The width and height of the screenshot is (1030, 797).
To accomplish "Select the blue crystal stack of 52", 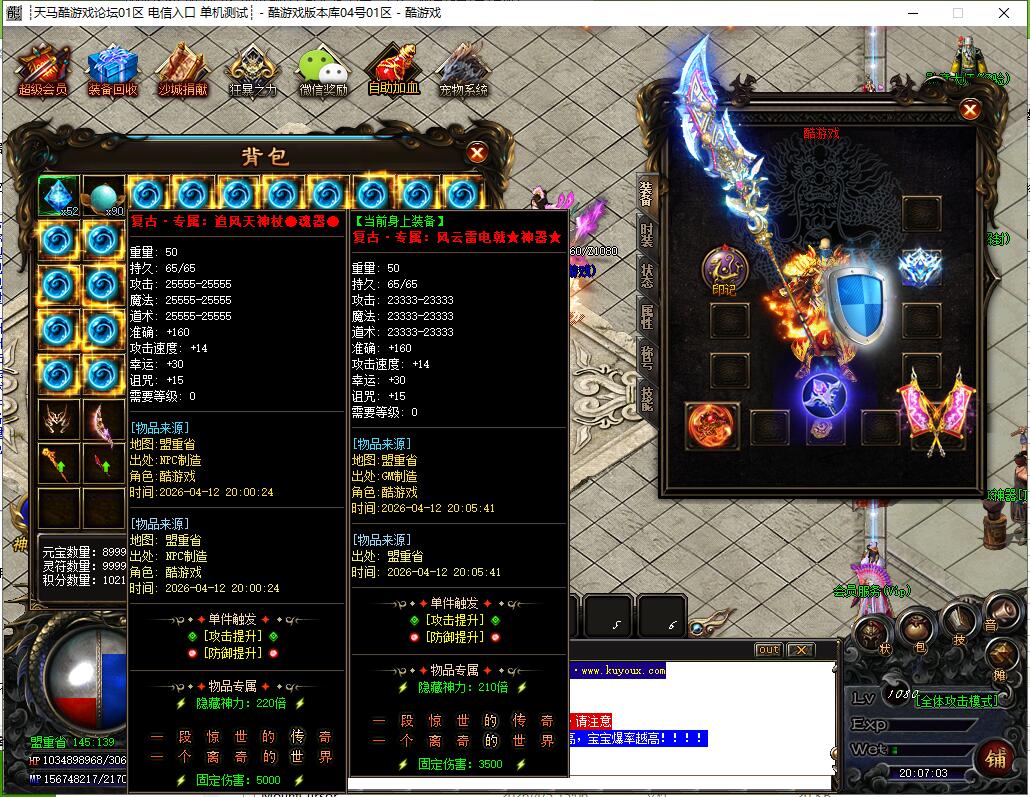I will (58, 195).
